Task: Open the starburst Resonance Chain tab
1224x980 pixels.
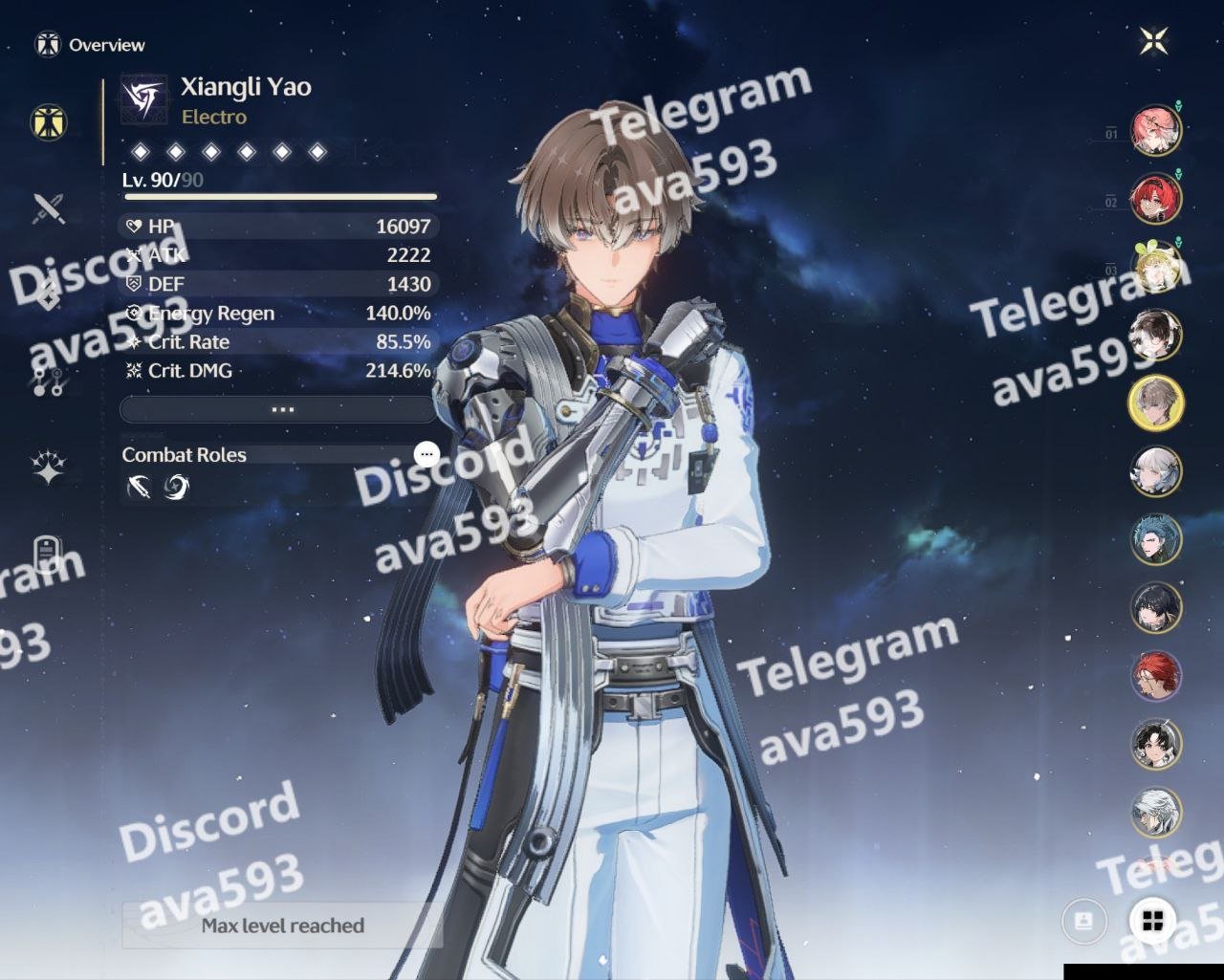Action: [x=49, y=468]
